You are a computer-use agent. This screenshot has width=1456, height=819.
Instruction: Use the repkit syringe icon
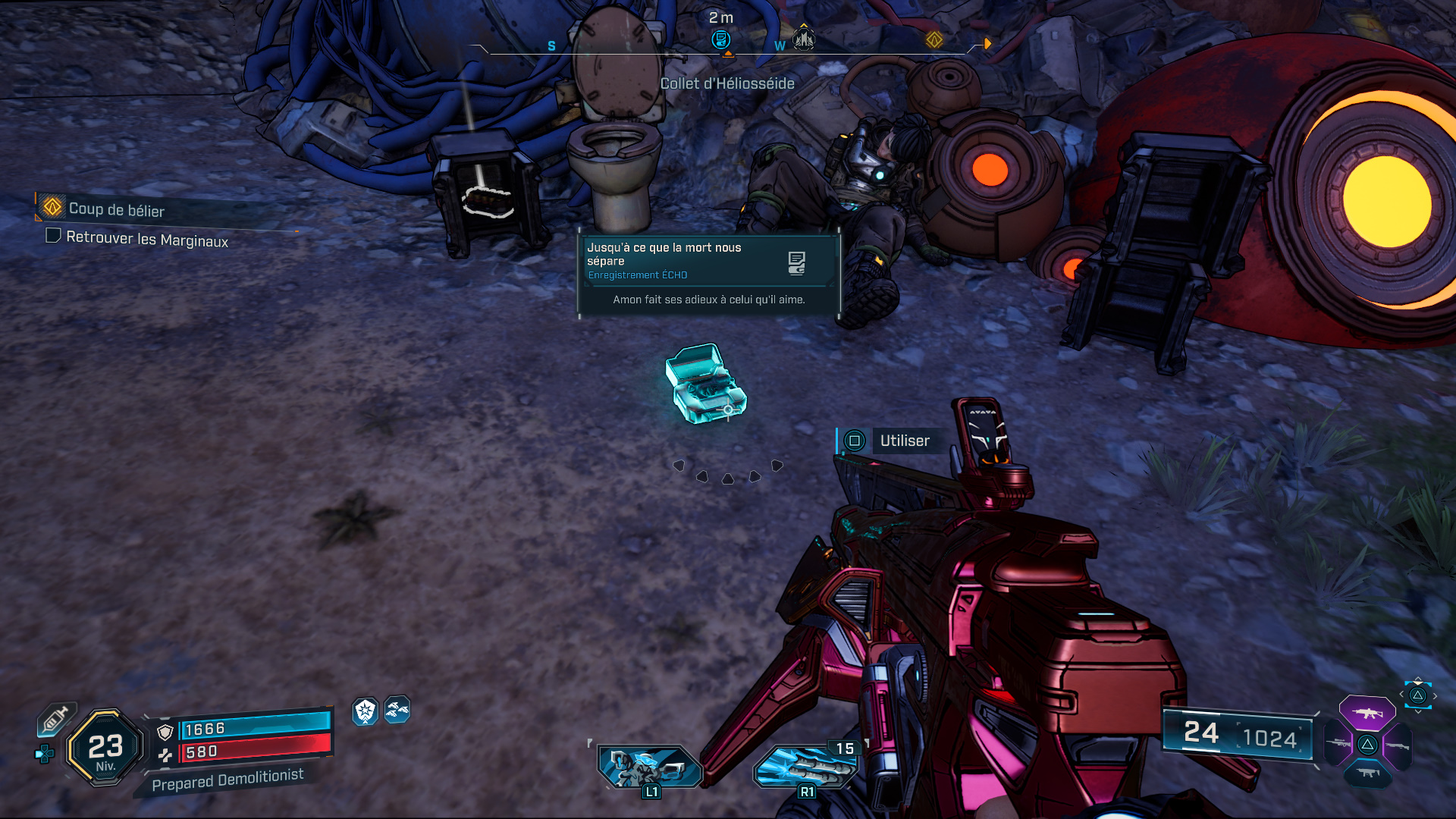55,719
